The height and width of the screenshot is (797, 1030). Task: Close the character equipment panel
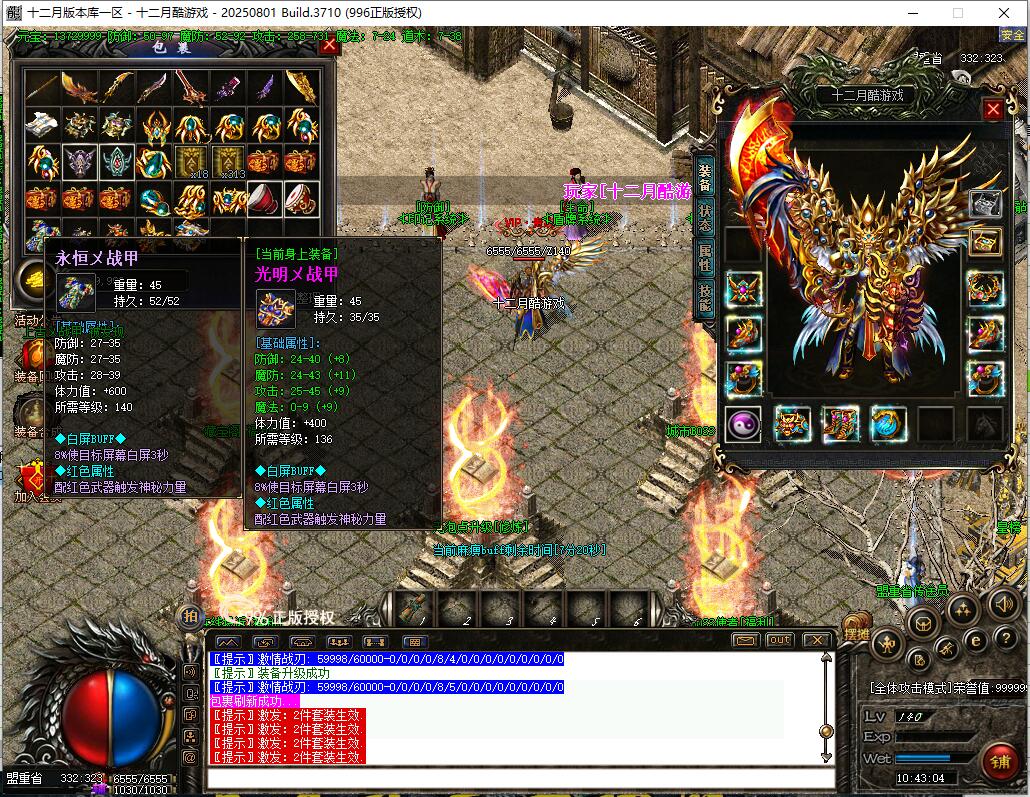tap(993, 109)
